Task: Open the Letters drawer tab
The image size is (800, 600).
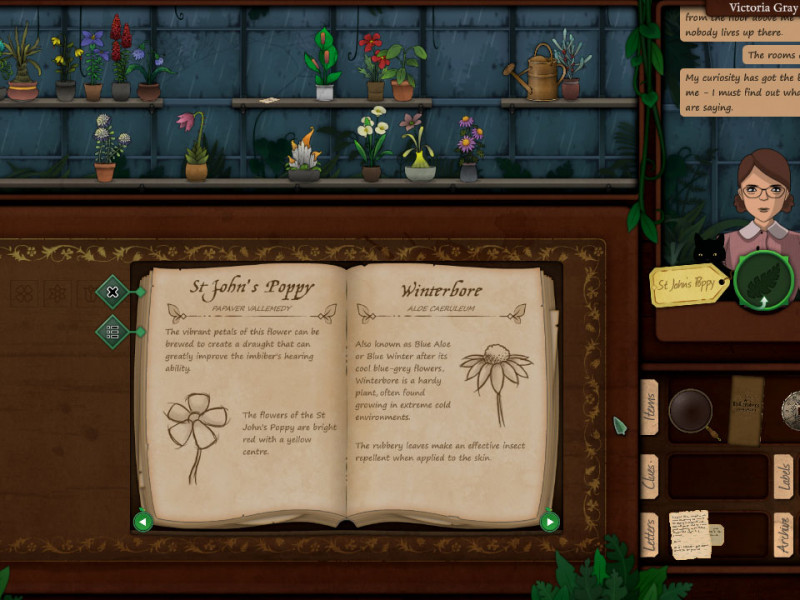Action: click(651, 535)
